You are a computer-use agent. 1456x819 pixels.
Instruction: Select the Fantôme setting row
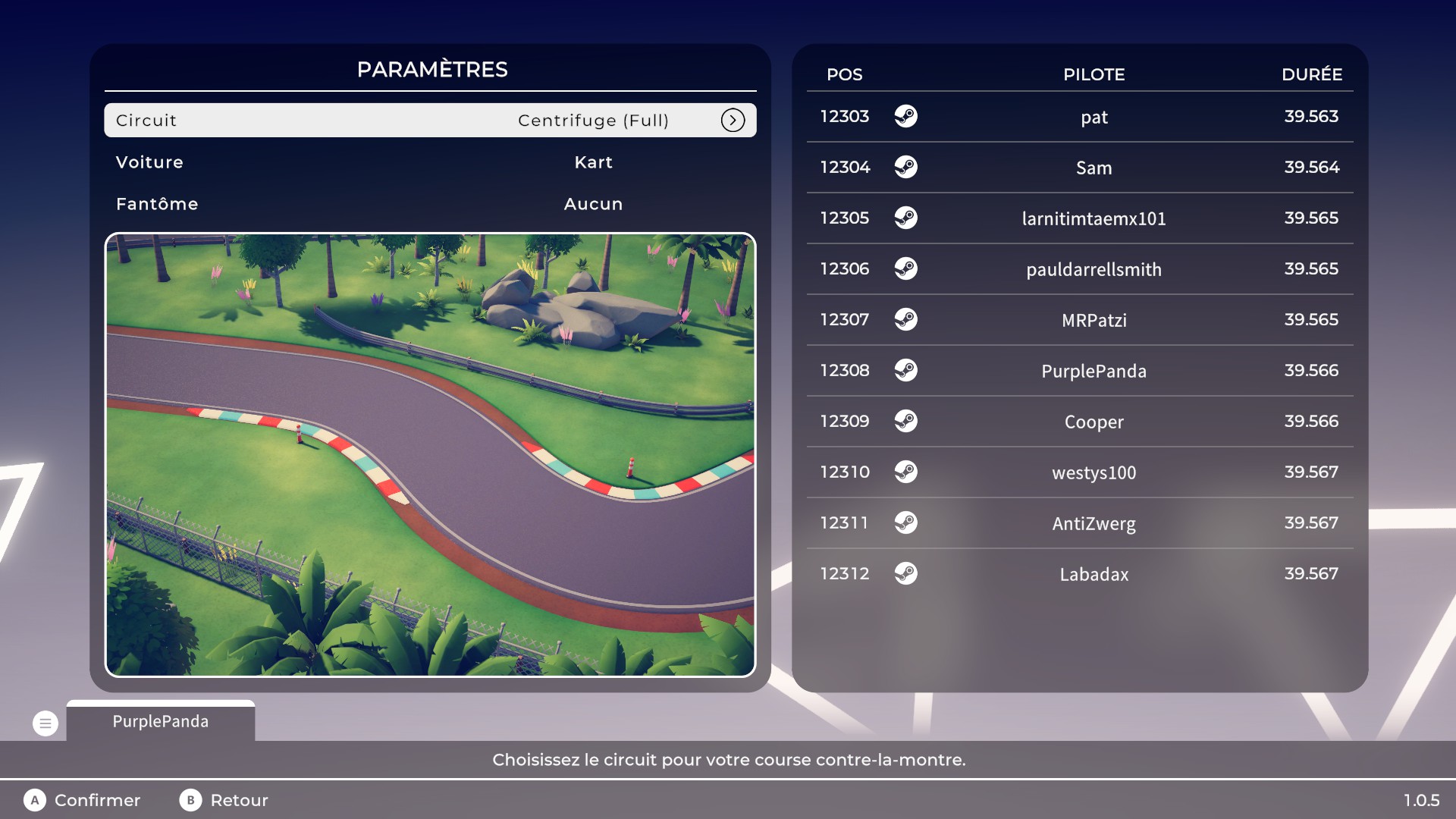[429, 204]
